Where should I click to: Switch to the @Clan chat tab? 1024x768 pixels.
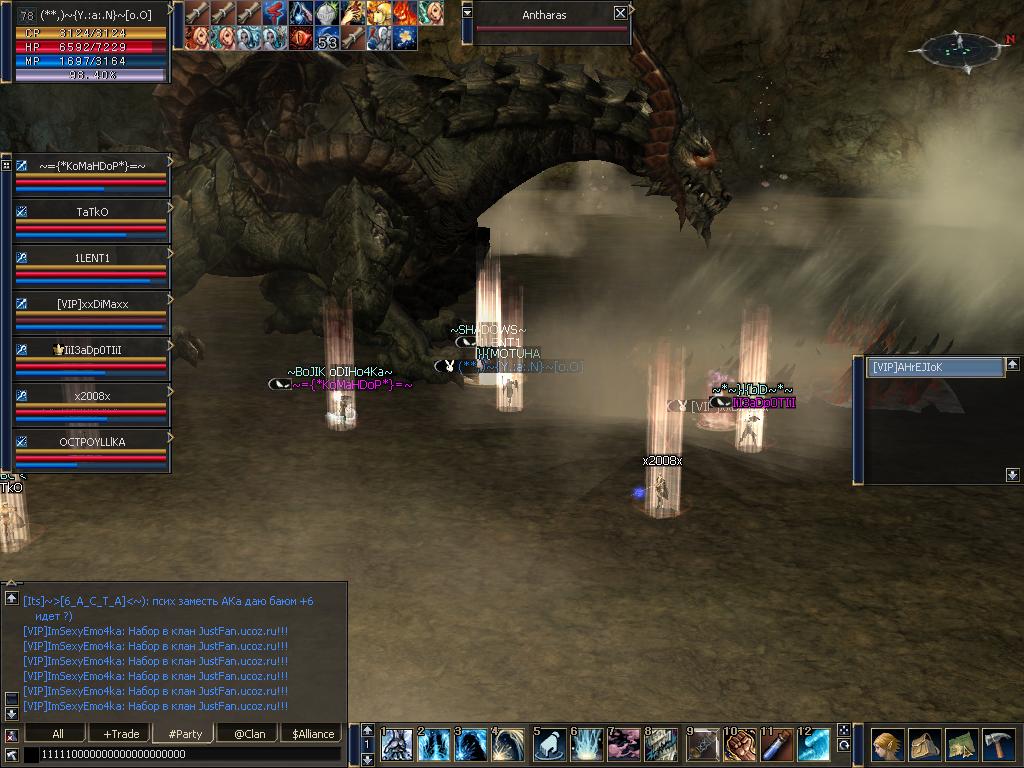[249, 733]
